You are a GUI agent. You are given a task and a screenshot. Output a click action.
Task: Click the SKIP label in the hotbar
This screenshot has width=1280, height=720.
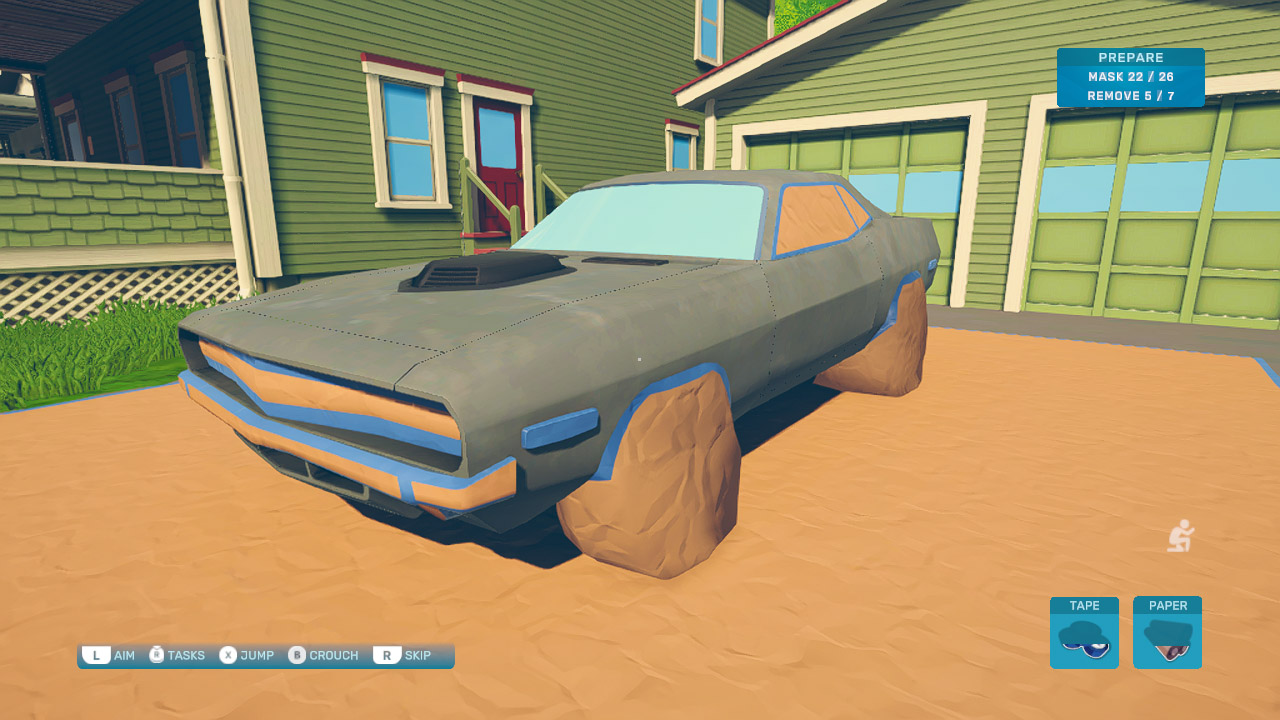[x=416, y=655]
